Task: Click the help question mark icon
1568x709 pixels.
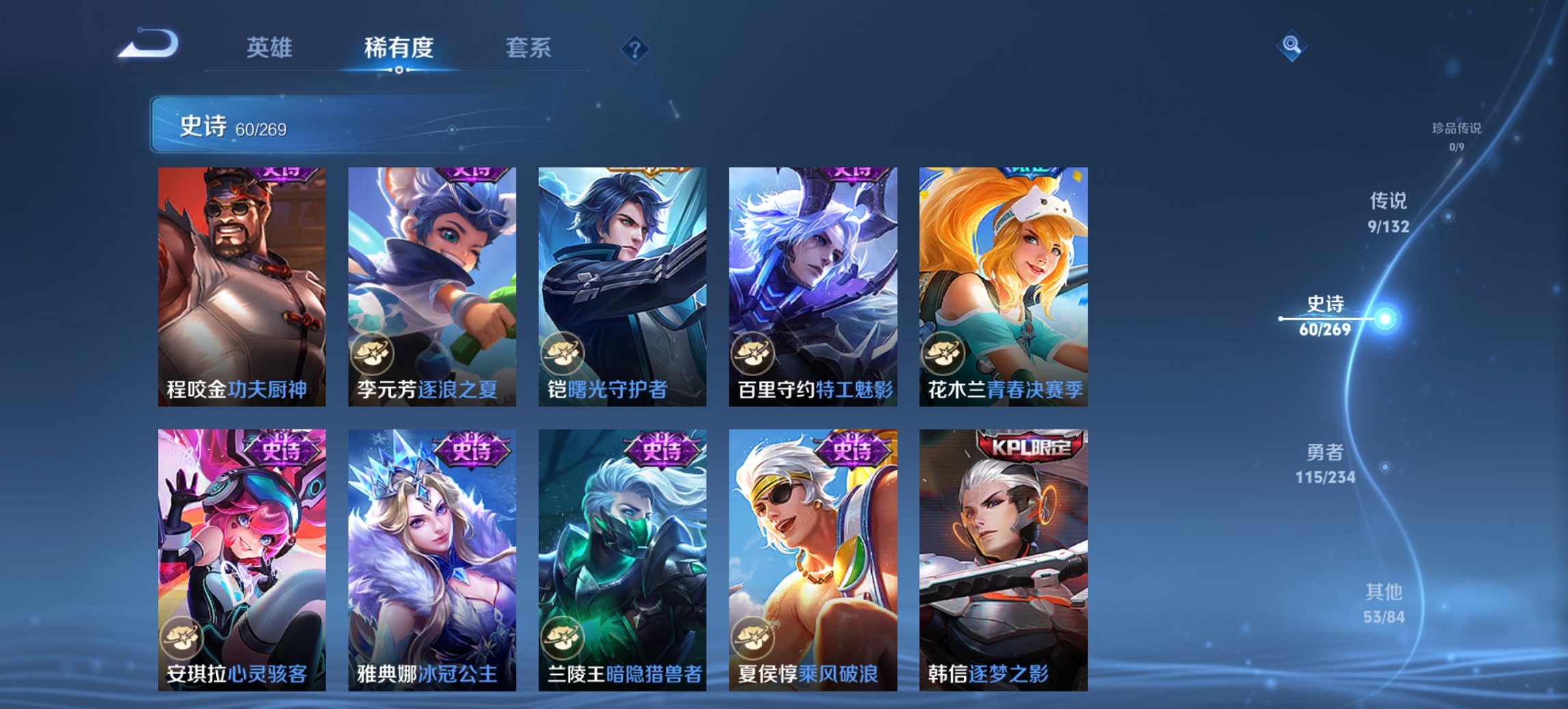Action: pos(635,50)
